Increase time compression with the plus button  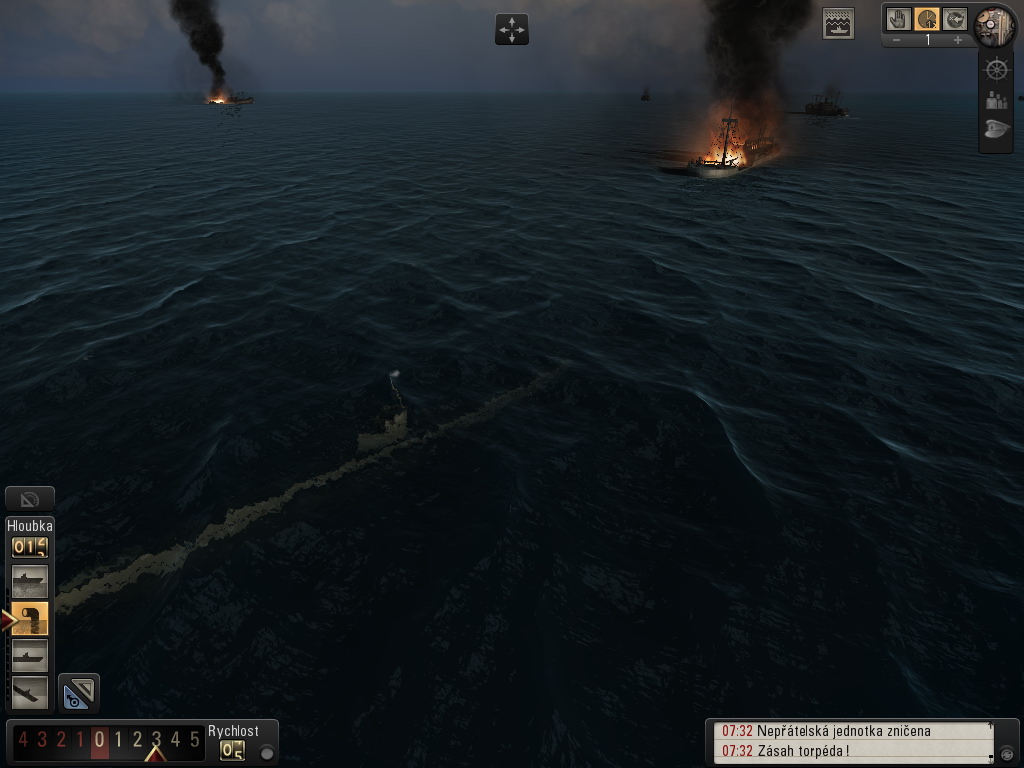pos(958,40)
